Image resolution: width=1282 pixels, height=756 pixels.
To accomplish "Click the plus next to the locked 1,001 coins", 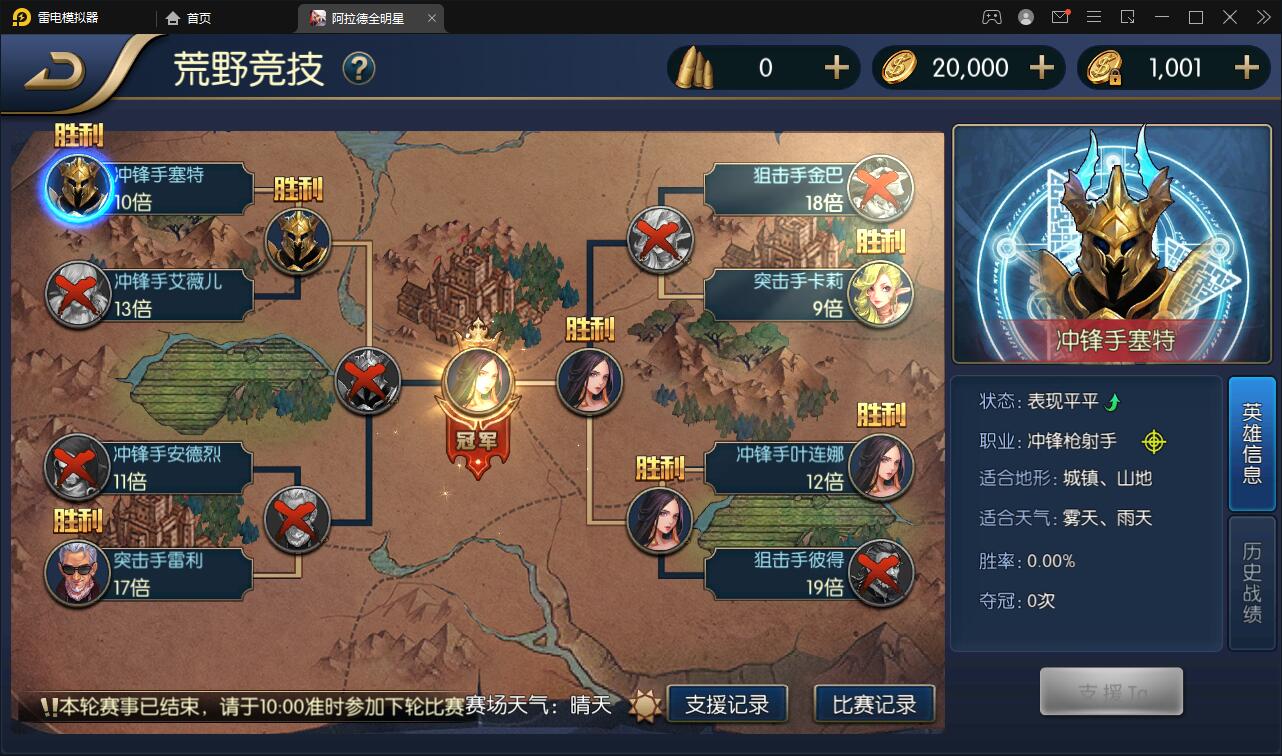I will click(x=1246, y=67).
